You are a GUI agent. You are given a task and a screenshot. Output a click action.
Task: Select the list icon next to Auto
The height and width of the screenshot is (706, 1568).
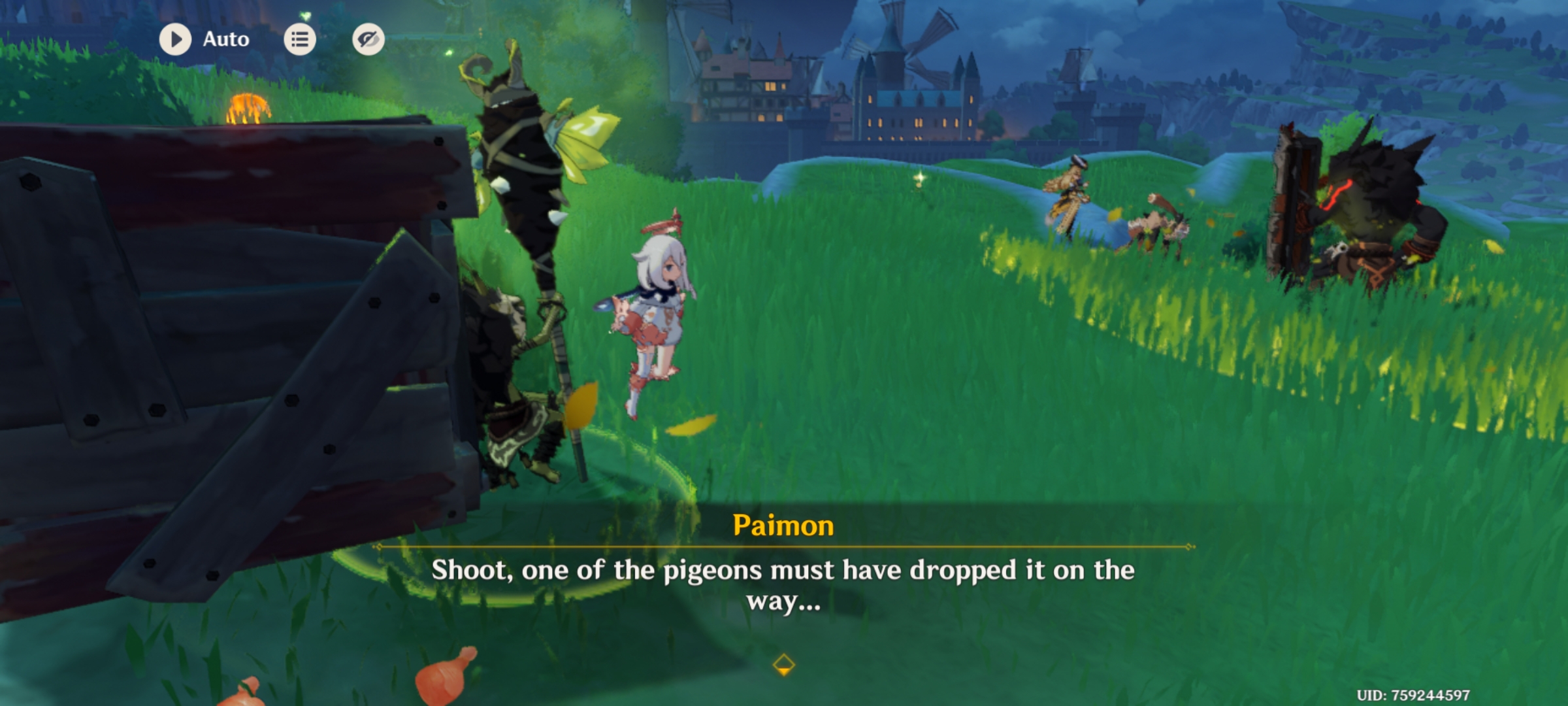pos(300,39)
